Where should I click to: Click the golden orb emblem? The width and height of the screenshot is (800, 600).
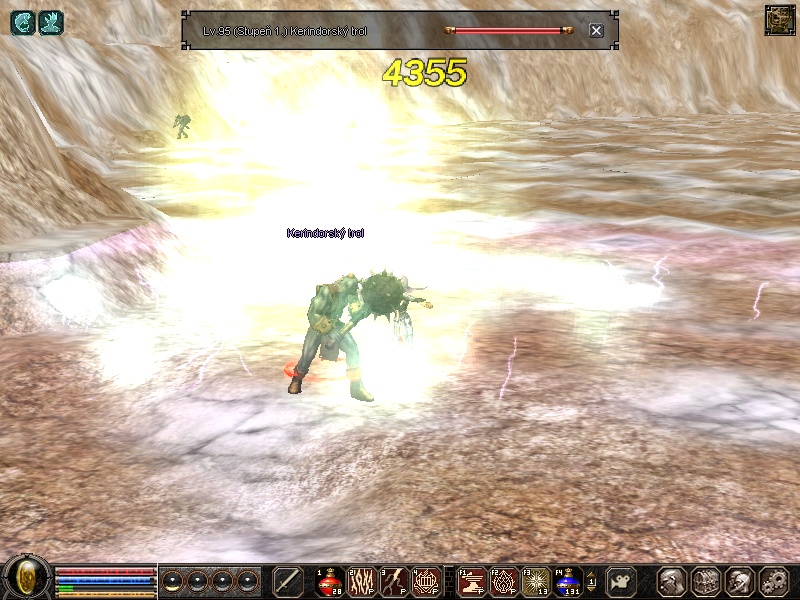click(27, 578)
